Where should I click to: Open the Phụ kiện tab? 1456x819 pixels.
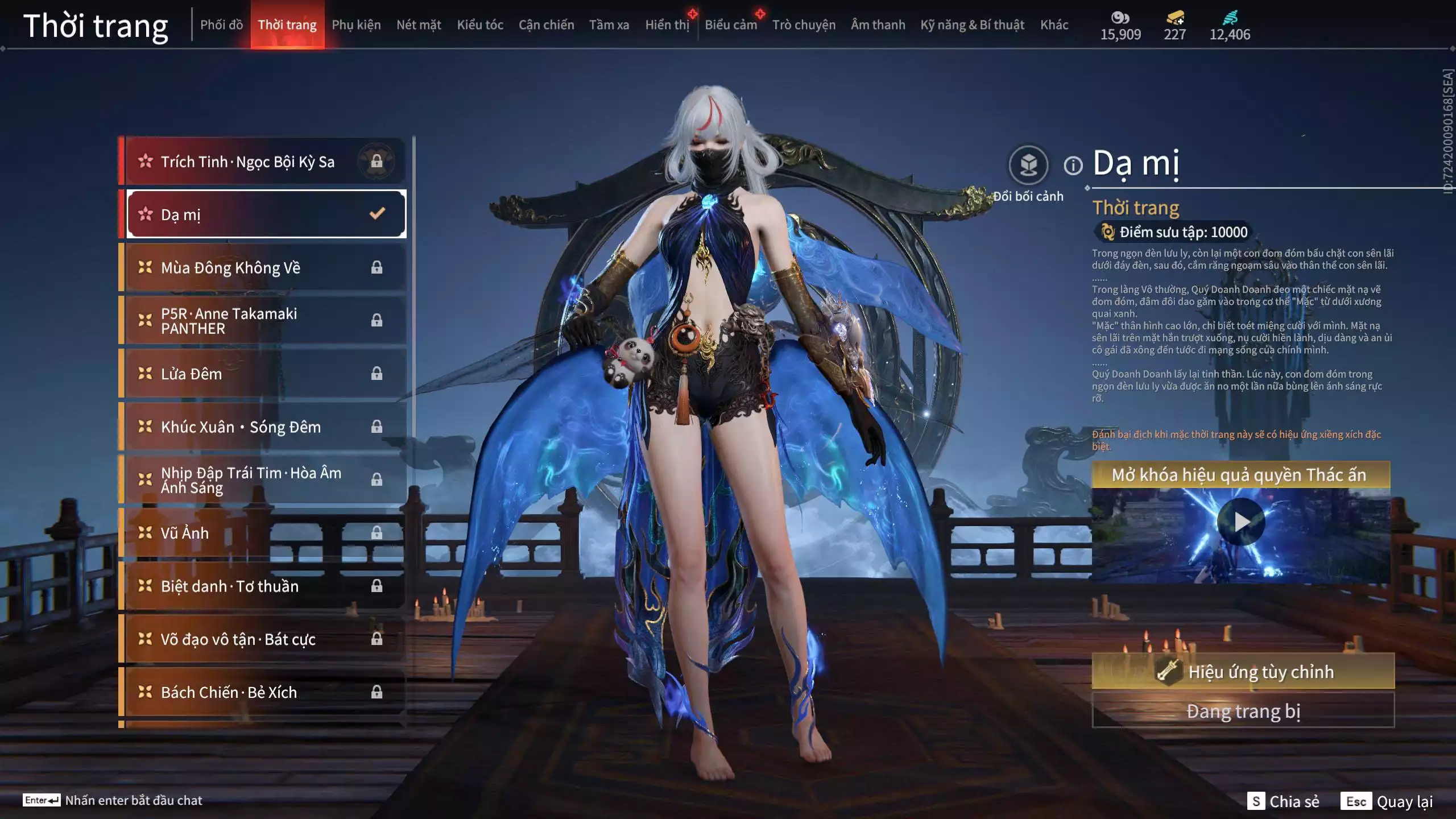pyautogui.click(x=356, y=25)
